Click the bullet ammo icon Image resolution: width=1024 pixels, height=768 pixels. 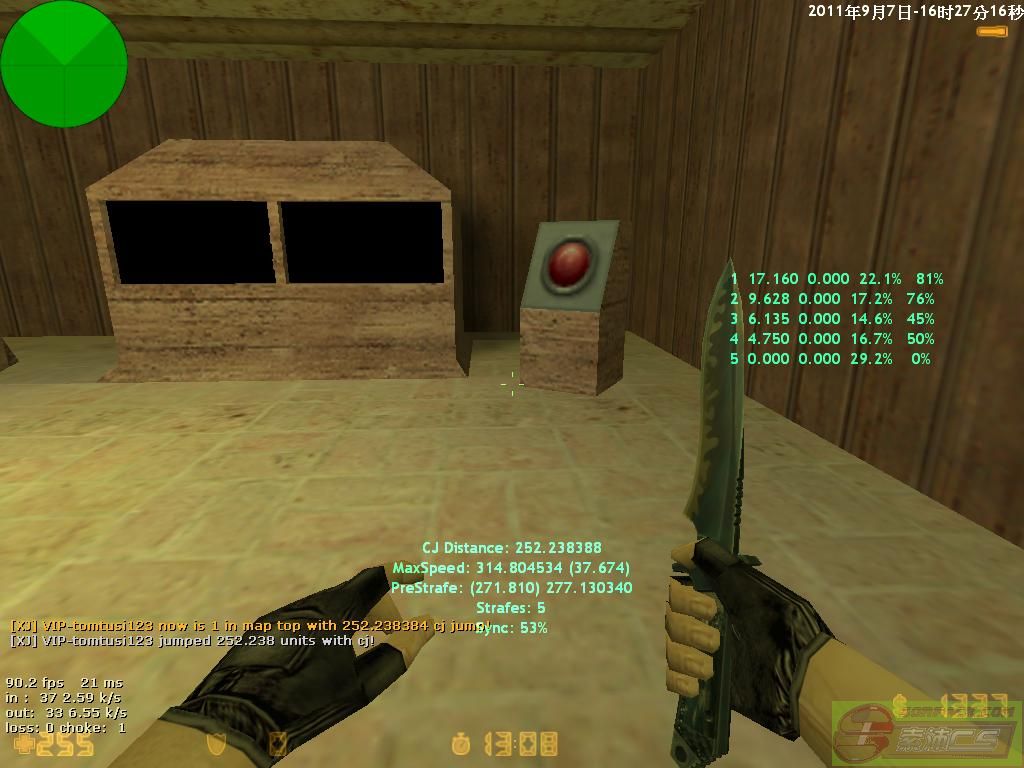[992, 32]
